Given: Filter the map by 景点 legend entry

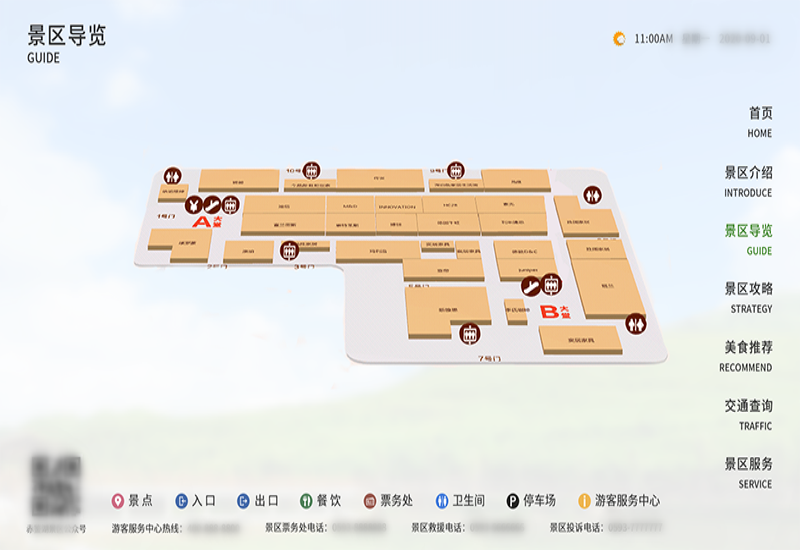Looking at the screenshot, I should tap(132, 501).
